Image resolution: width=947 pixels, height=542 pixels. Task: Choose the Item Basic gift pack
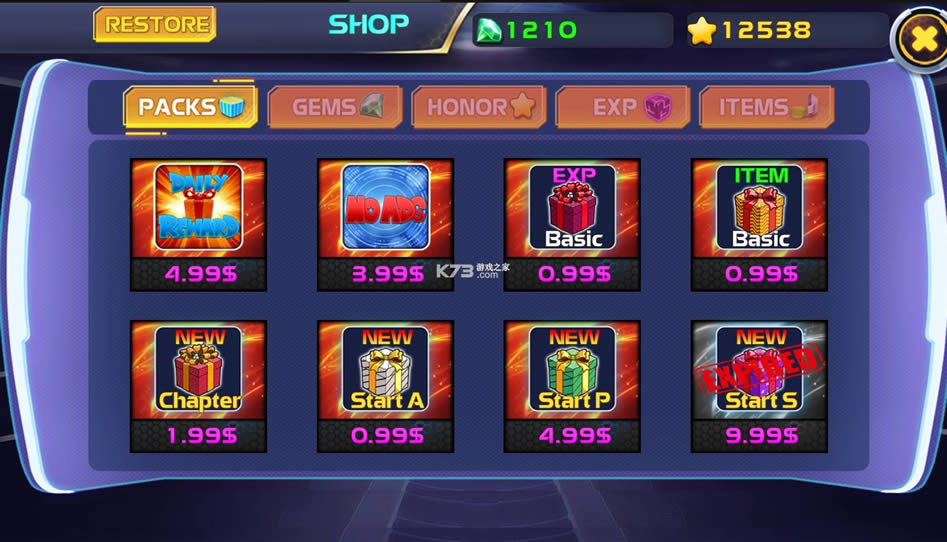tap(759, 224)
